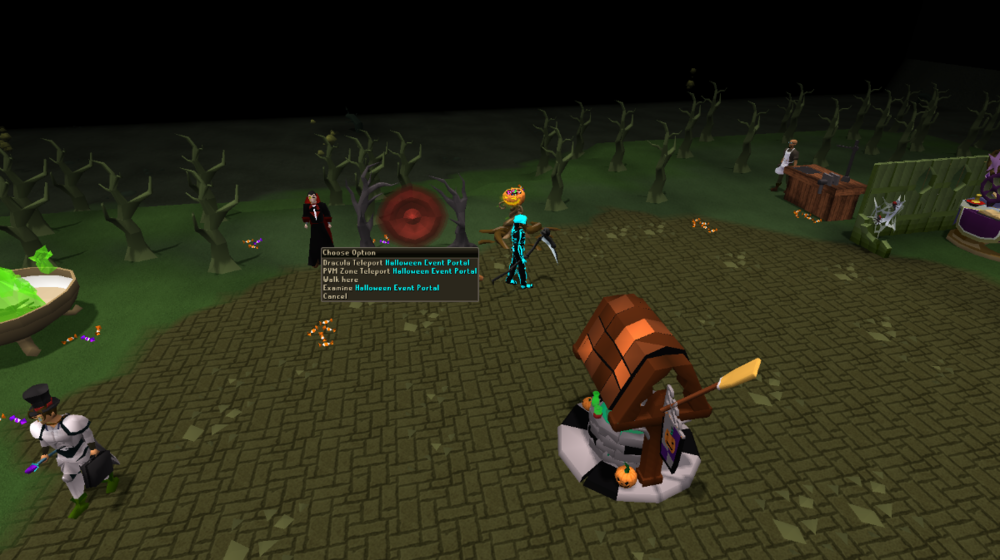Pick the Walk here option

338,279
